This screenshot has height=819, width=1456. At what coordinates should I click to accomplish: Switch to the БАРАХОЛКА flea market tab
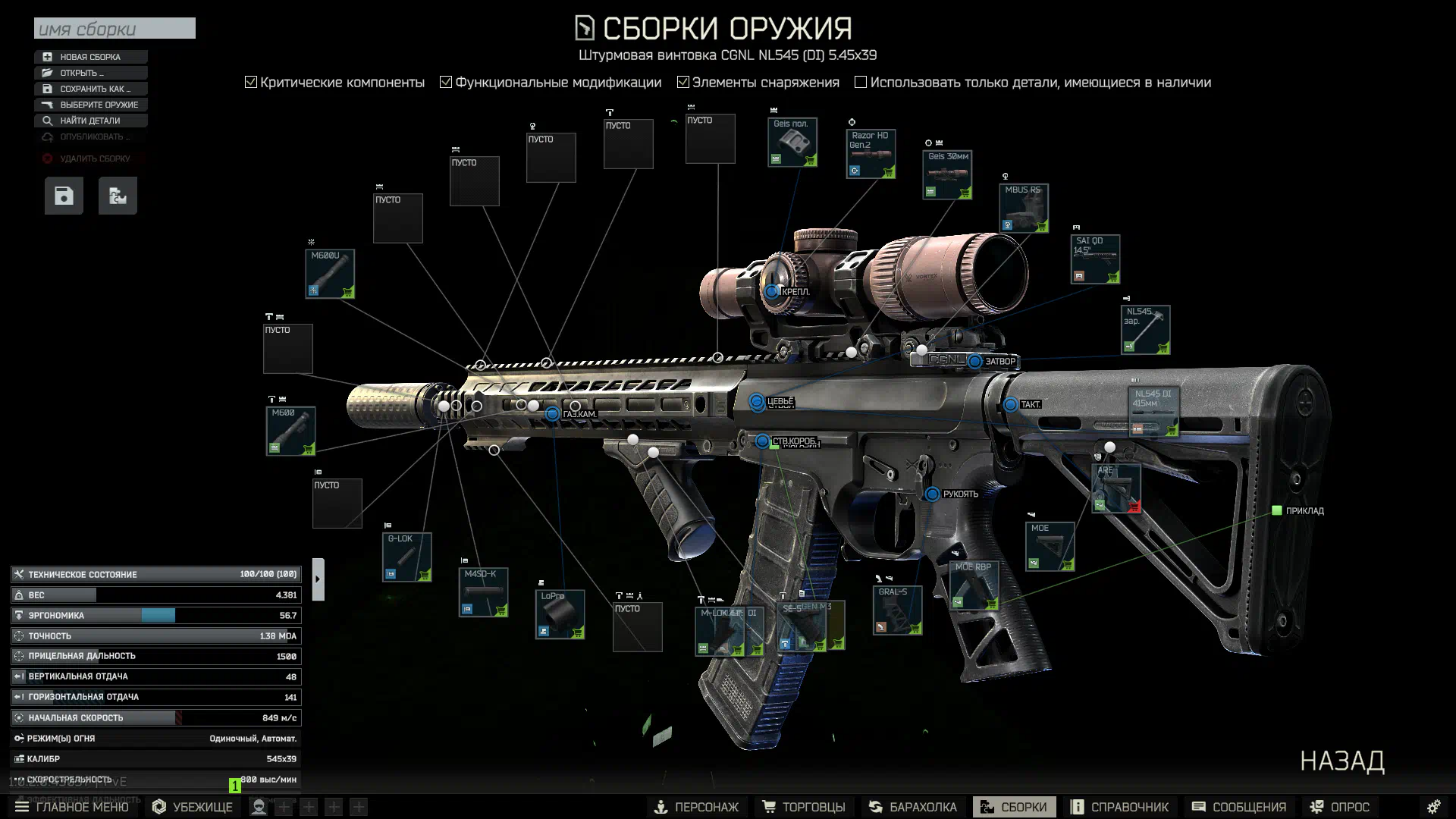914,807
